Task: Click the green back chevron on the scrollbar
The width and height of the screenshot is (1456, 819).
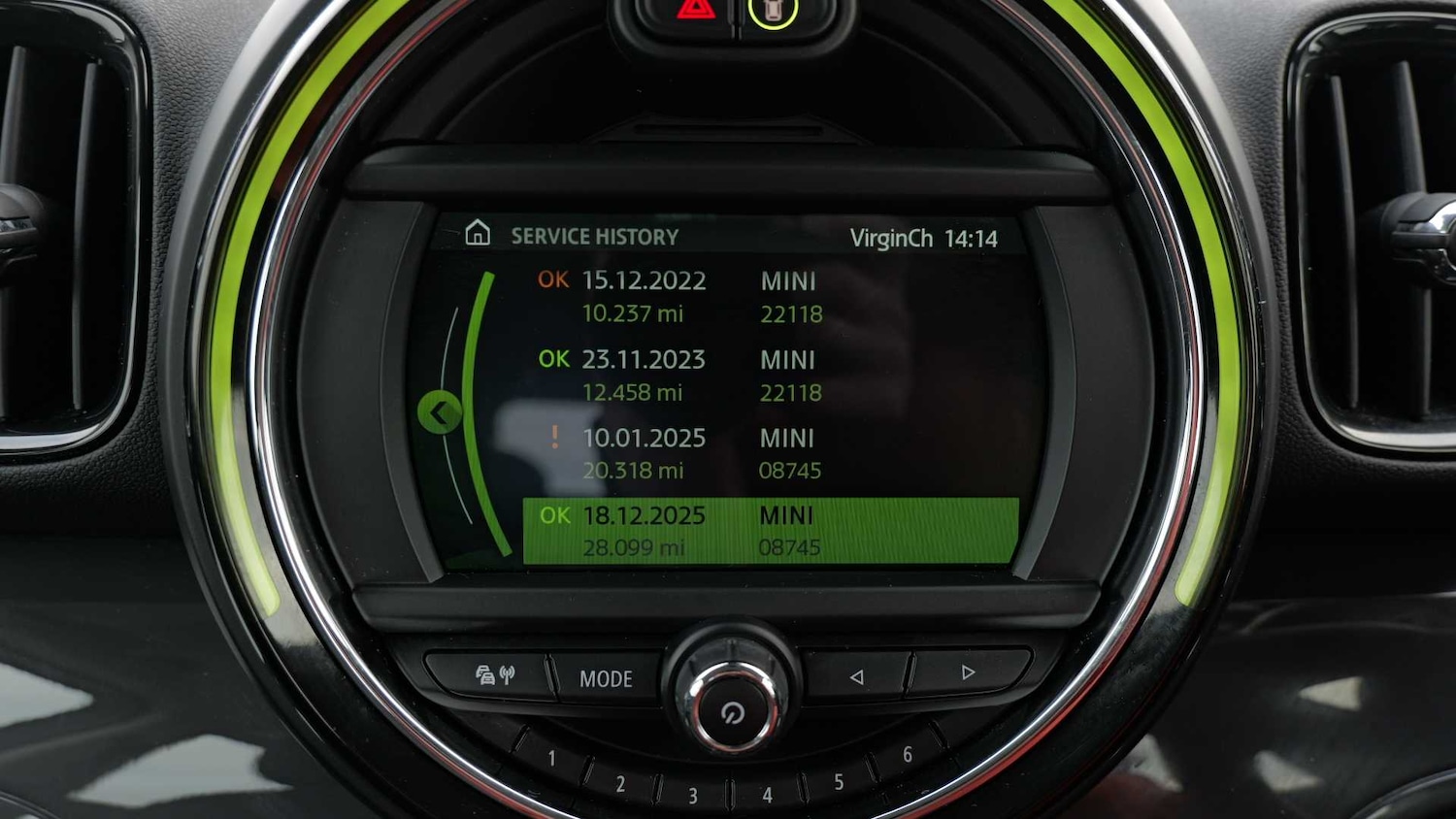Action: (x=442, y=411)
